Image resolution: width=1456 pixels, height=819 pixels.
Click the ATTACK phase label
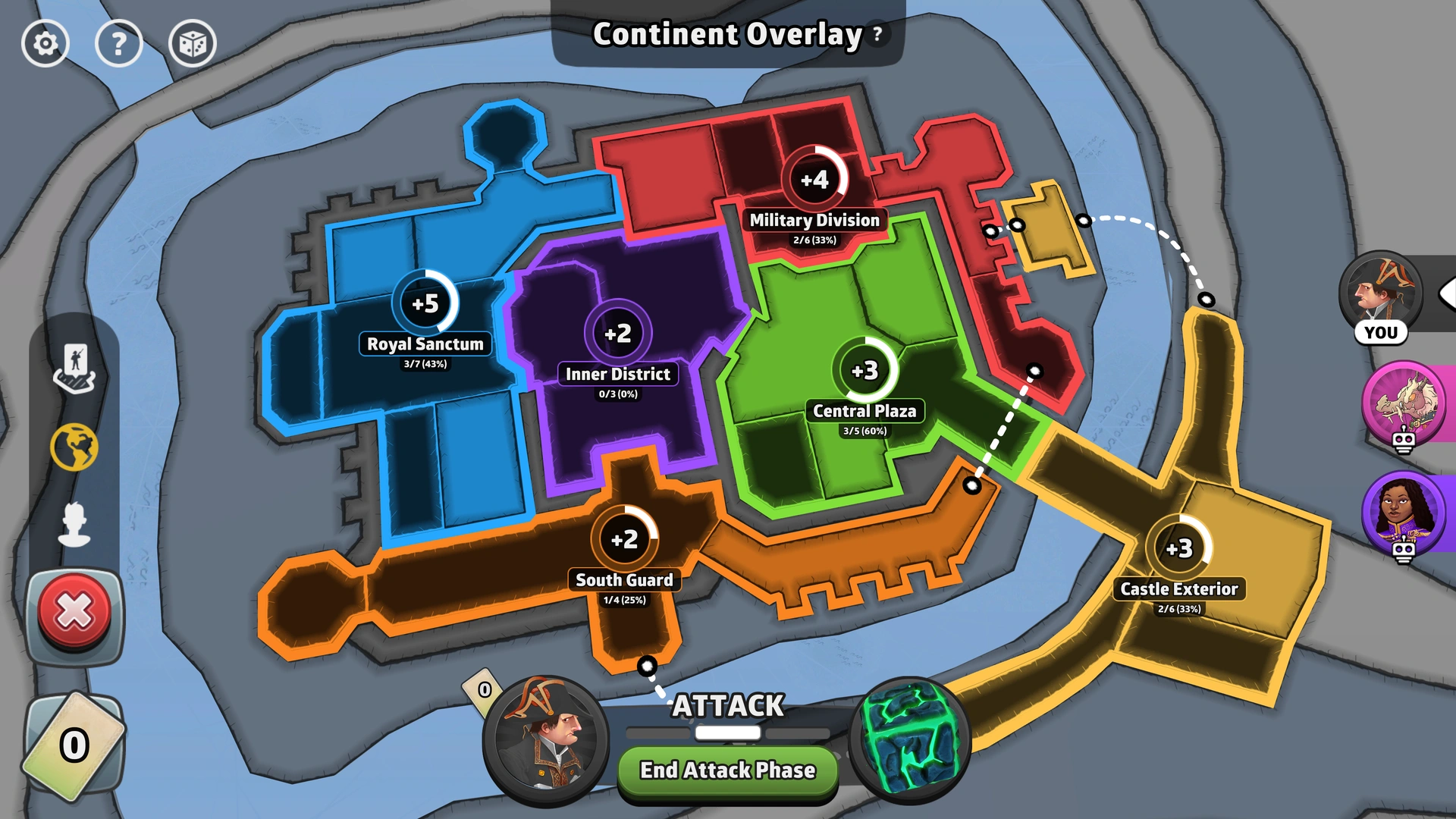[727, 706]
